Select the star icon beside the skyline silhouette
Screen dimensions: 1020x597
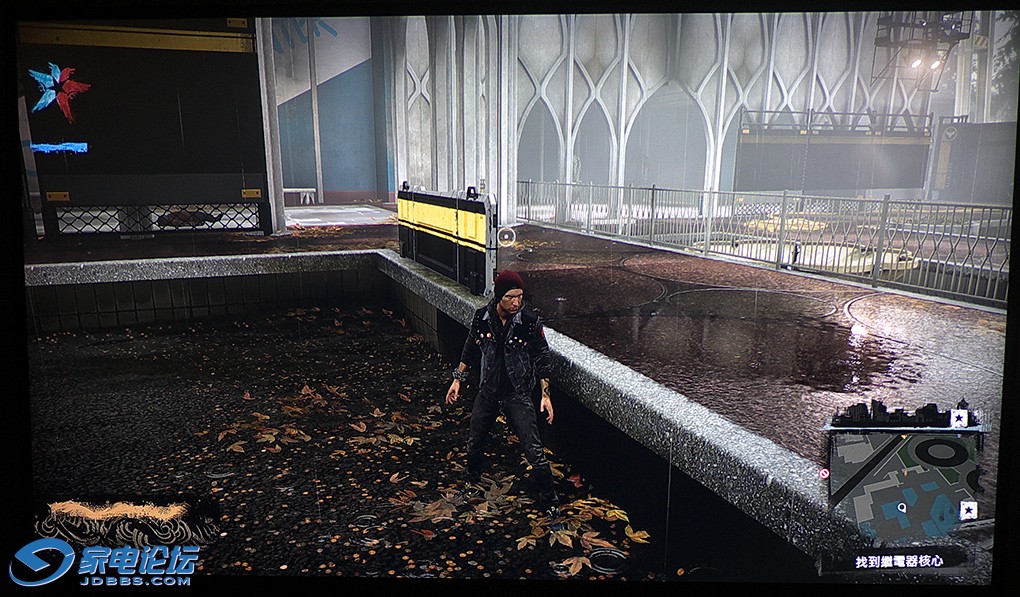tap(959, 418)
